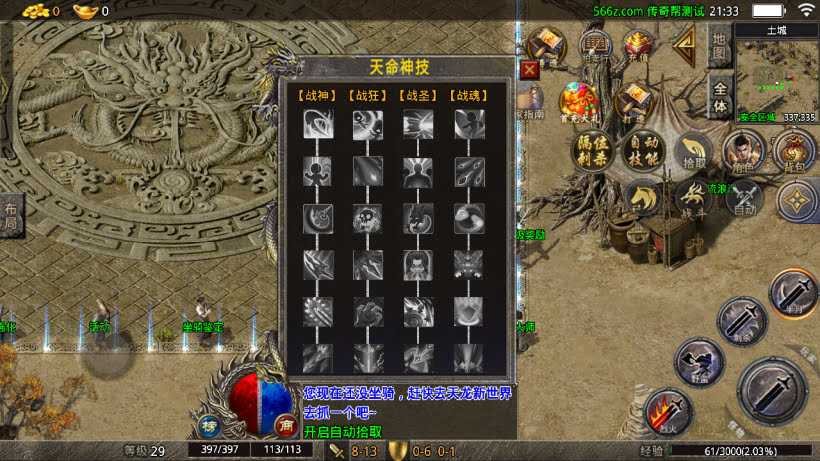Screen dimensions: 820x461
Task: Toggle the 隔位刺杀 skill button
Action: [593, 152]
